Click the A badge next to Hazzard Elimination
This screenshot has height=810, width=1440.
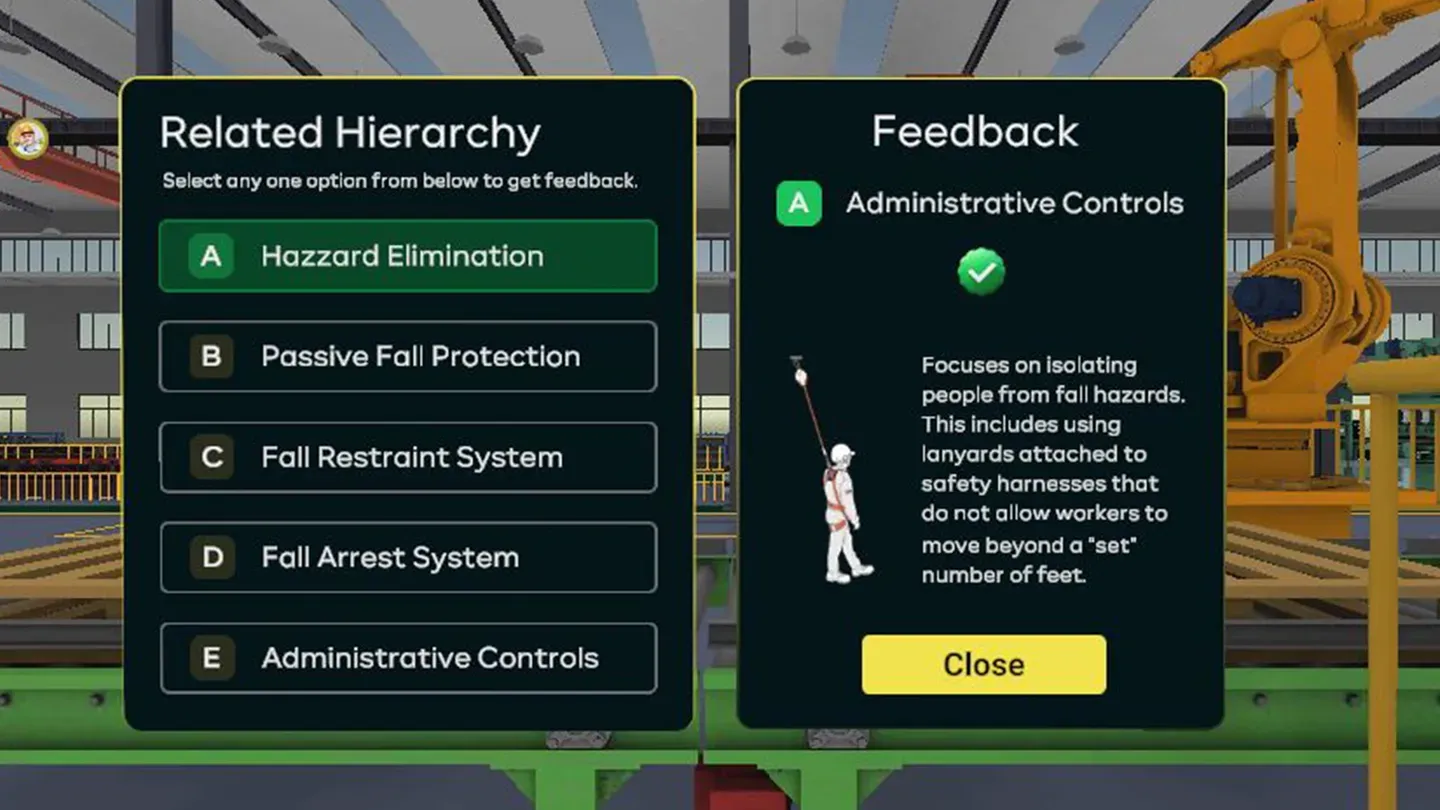[x=210, y=256]
